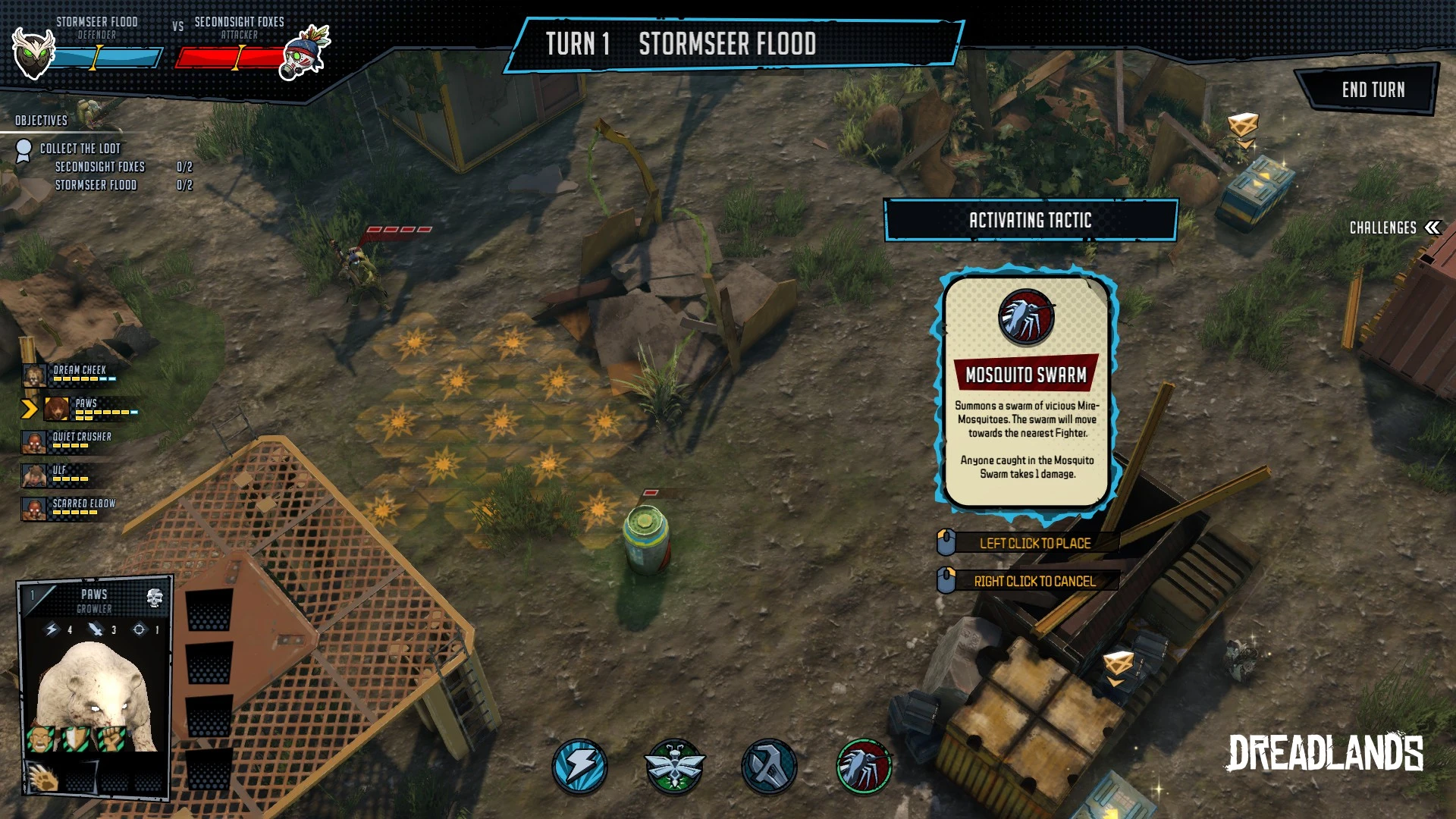Activate the crossed tools tactic icon
1456x819 pixels.
point(769,767)
